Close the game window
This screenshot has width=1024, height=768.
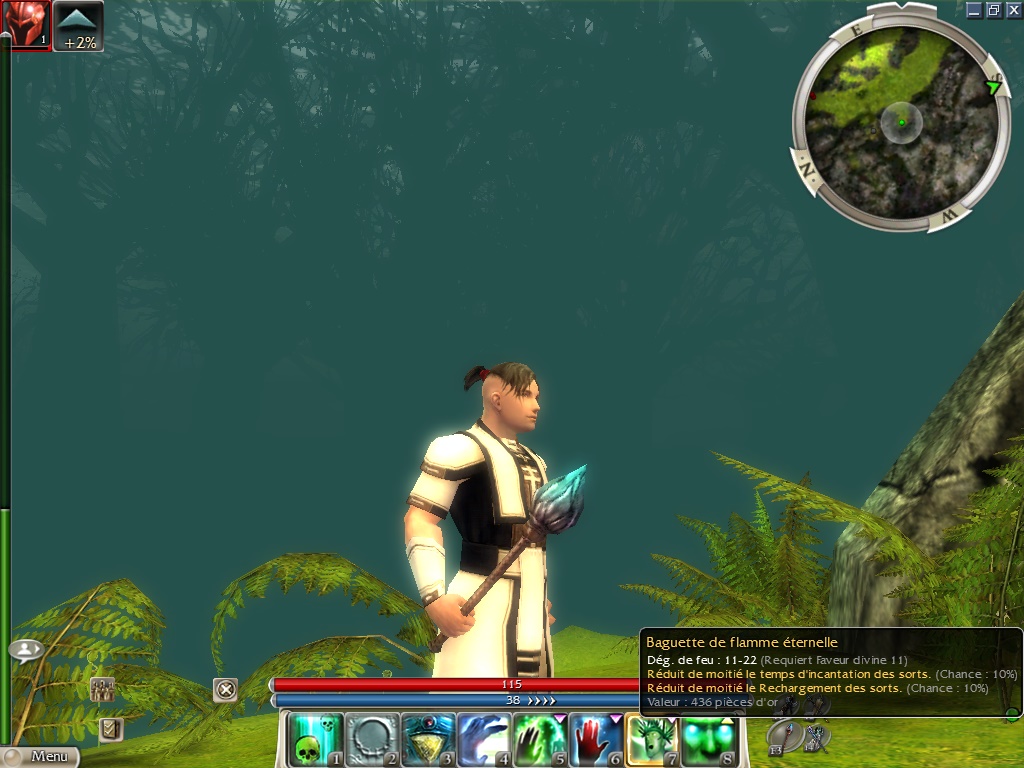[x=1013, y=10]
